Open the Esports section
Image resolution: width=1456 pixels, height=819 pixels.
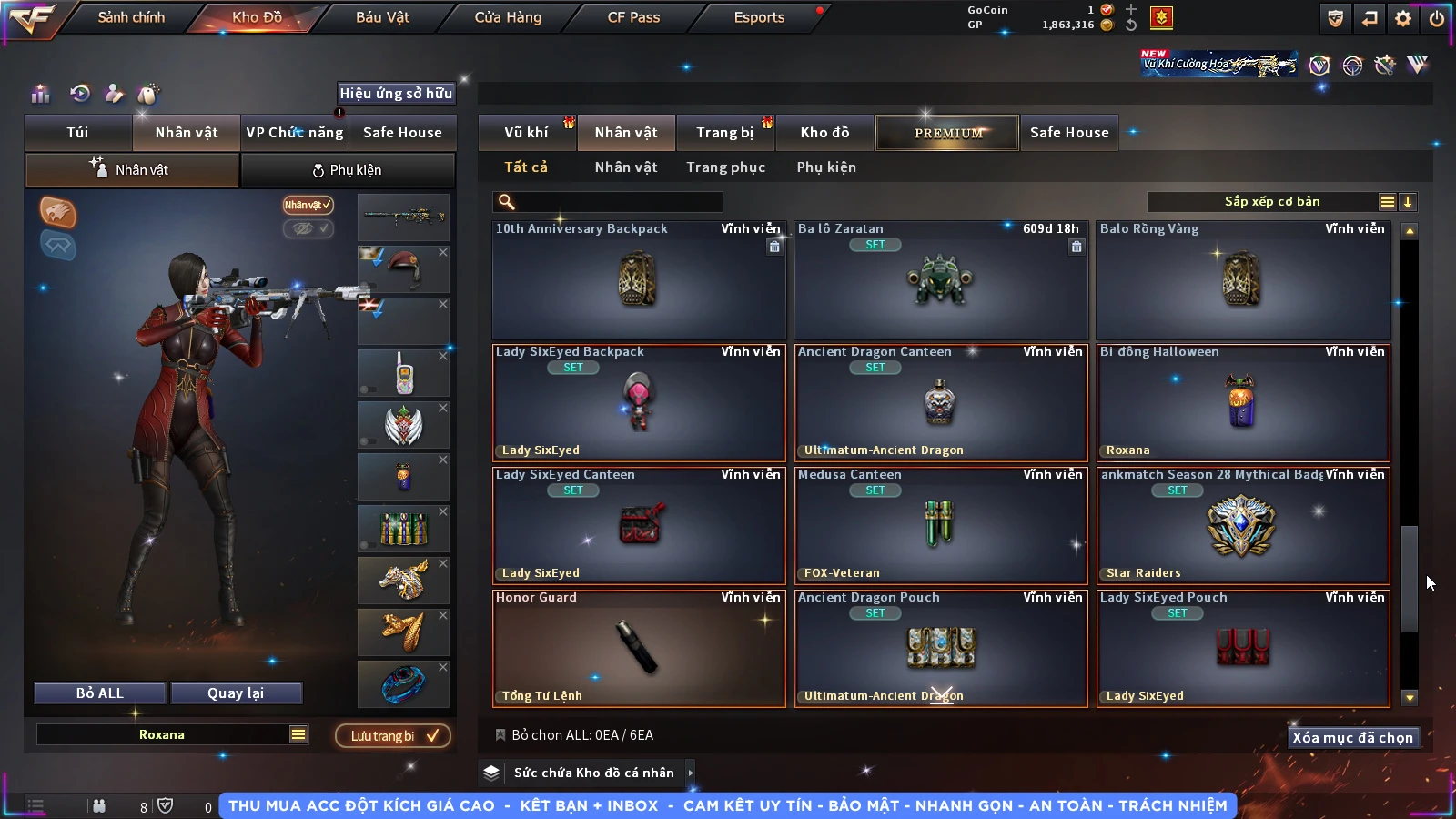pyautogui.click(x=759, y=17)
